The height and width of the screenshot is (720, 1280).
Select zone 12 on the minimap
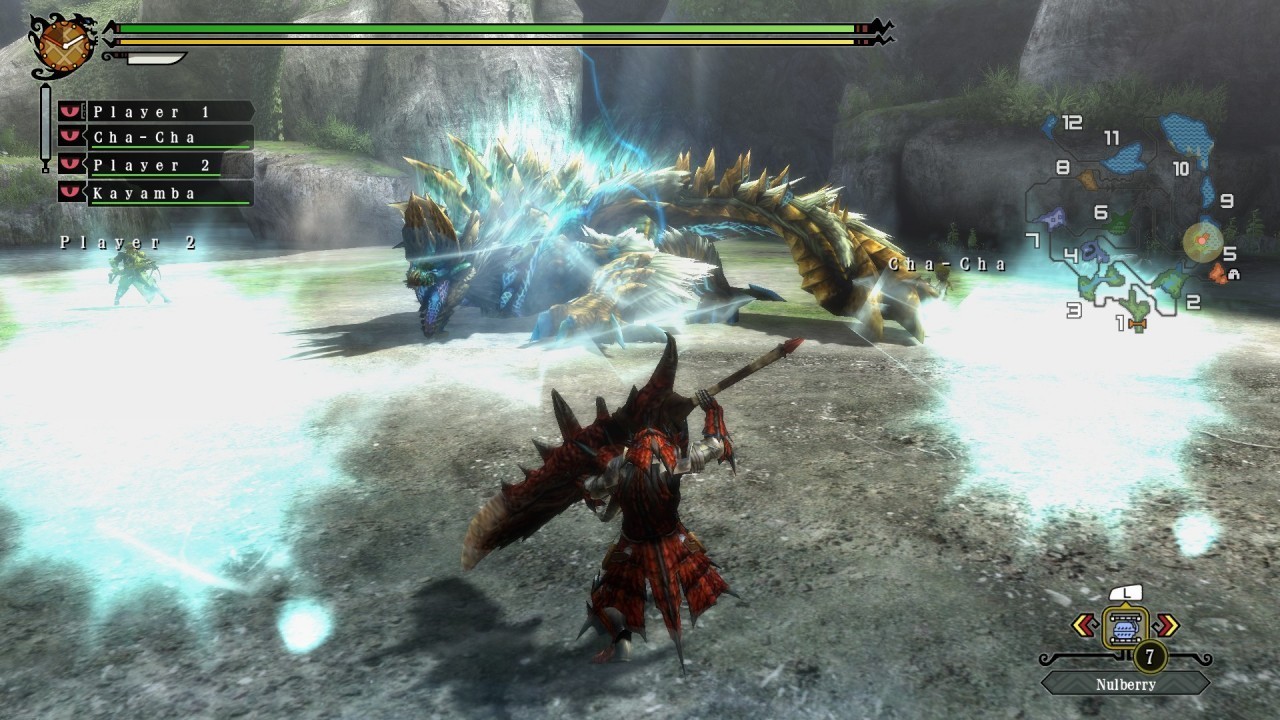(1070, 123)
